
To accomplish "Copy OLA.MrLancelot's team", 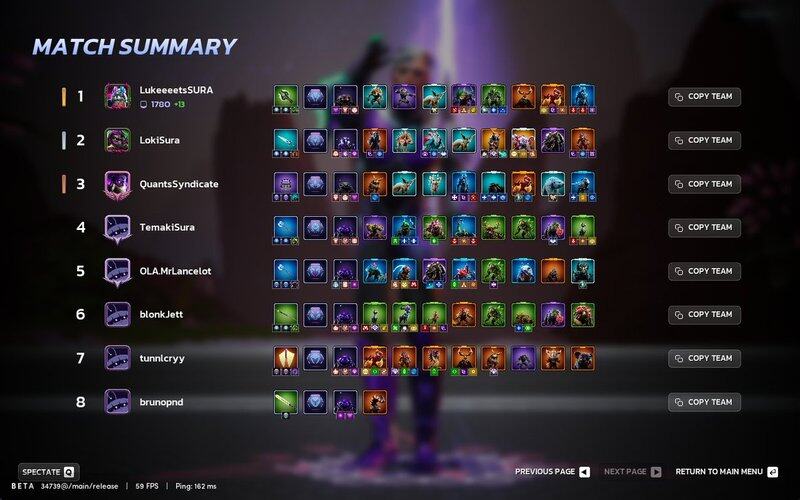I will click(x=704, y=271).
